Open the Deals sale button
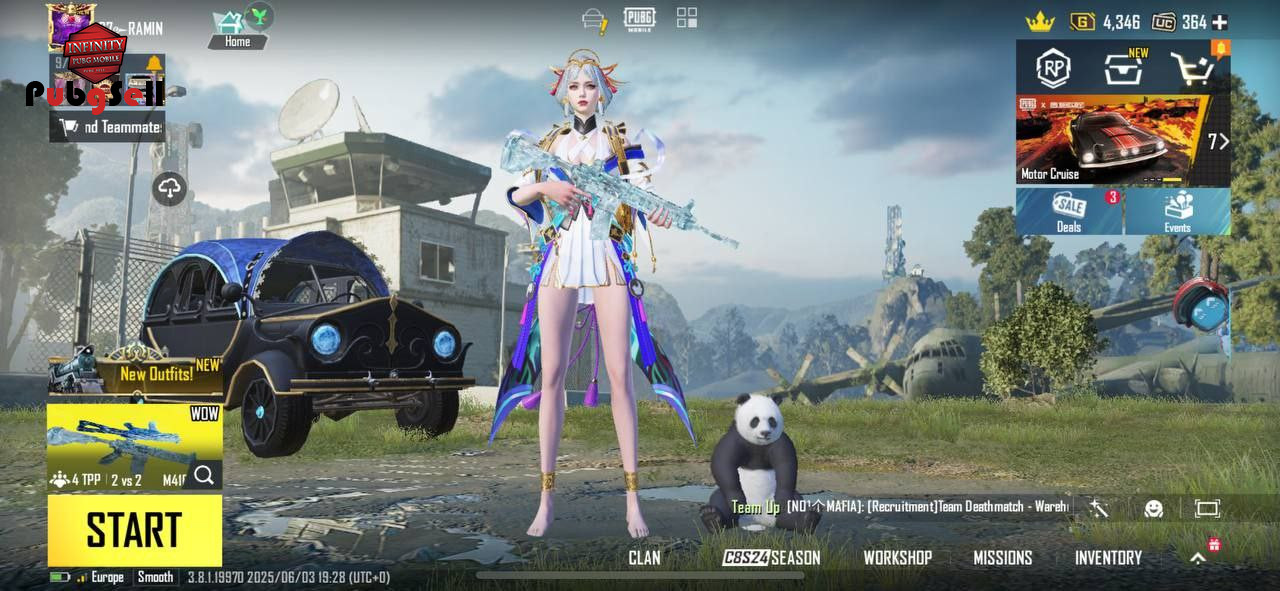The image size is (1280, 591). [x=1069, y=211]
